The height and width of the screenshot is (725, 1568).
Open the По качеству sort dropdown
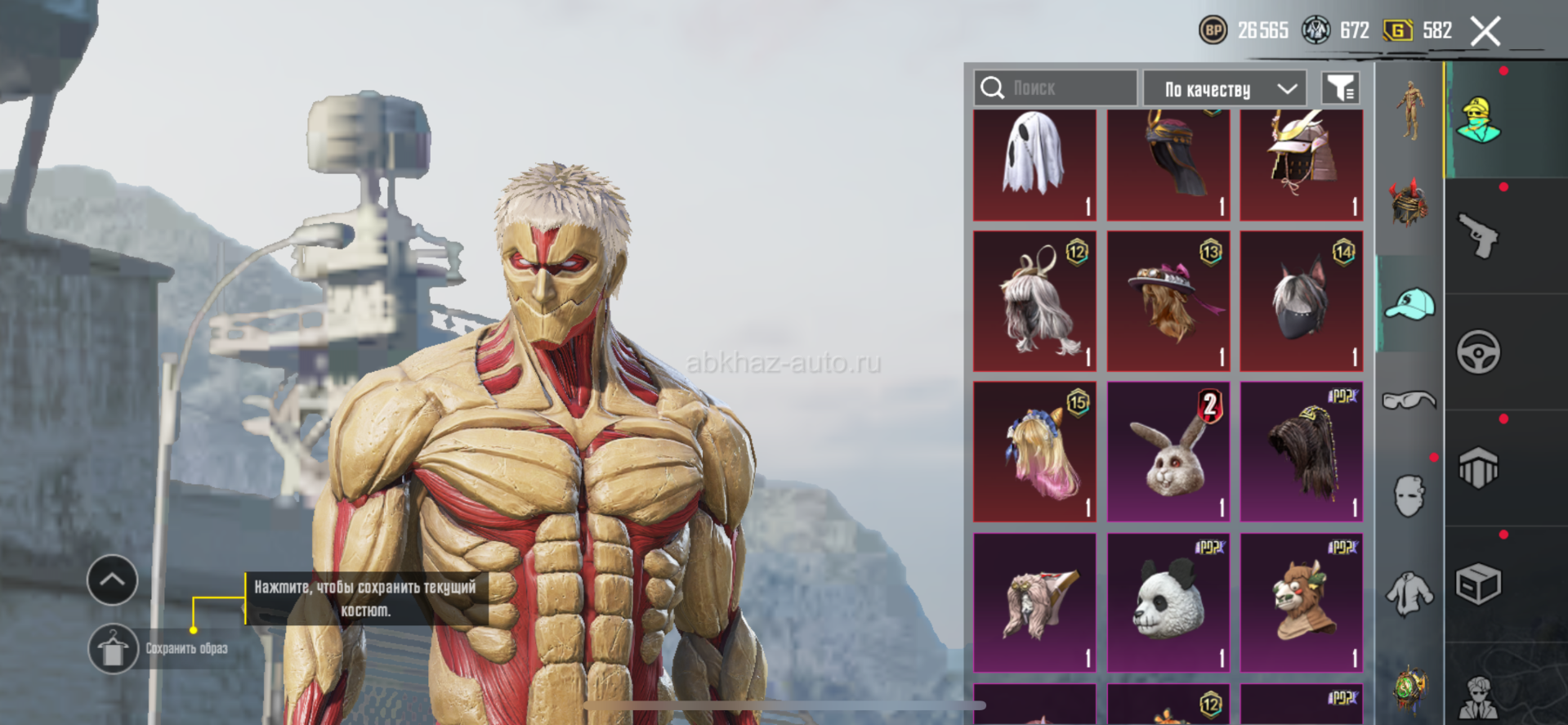pos(1223,88)
